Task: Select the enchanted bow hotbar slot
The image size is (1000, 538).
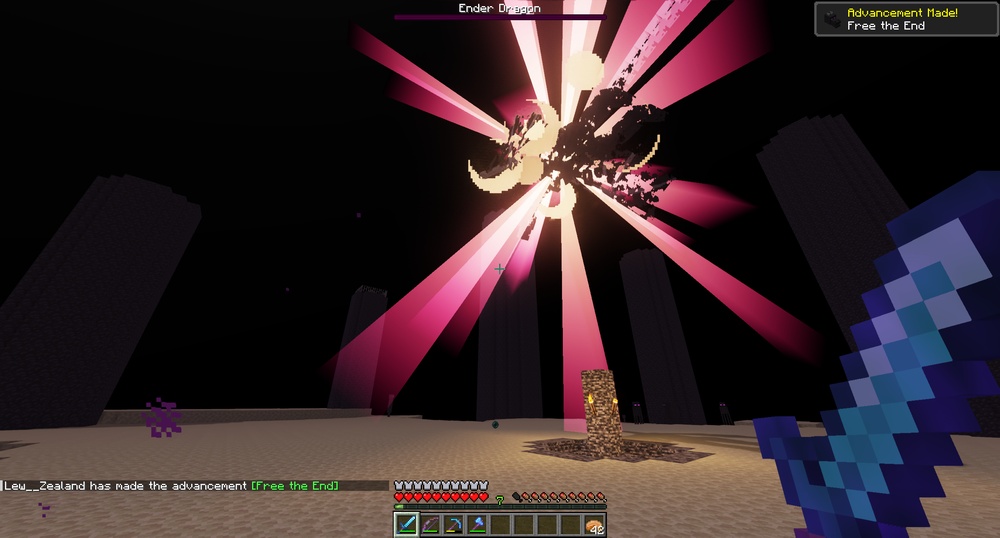Action: (x=429, y=524)
